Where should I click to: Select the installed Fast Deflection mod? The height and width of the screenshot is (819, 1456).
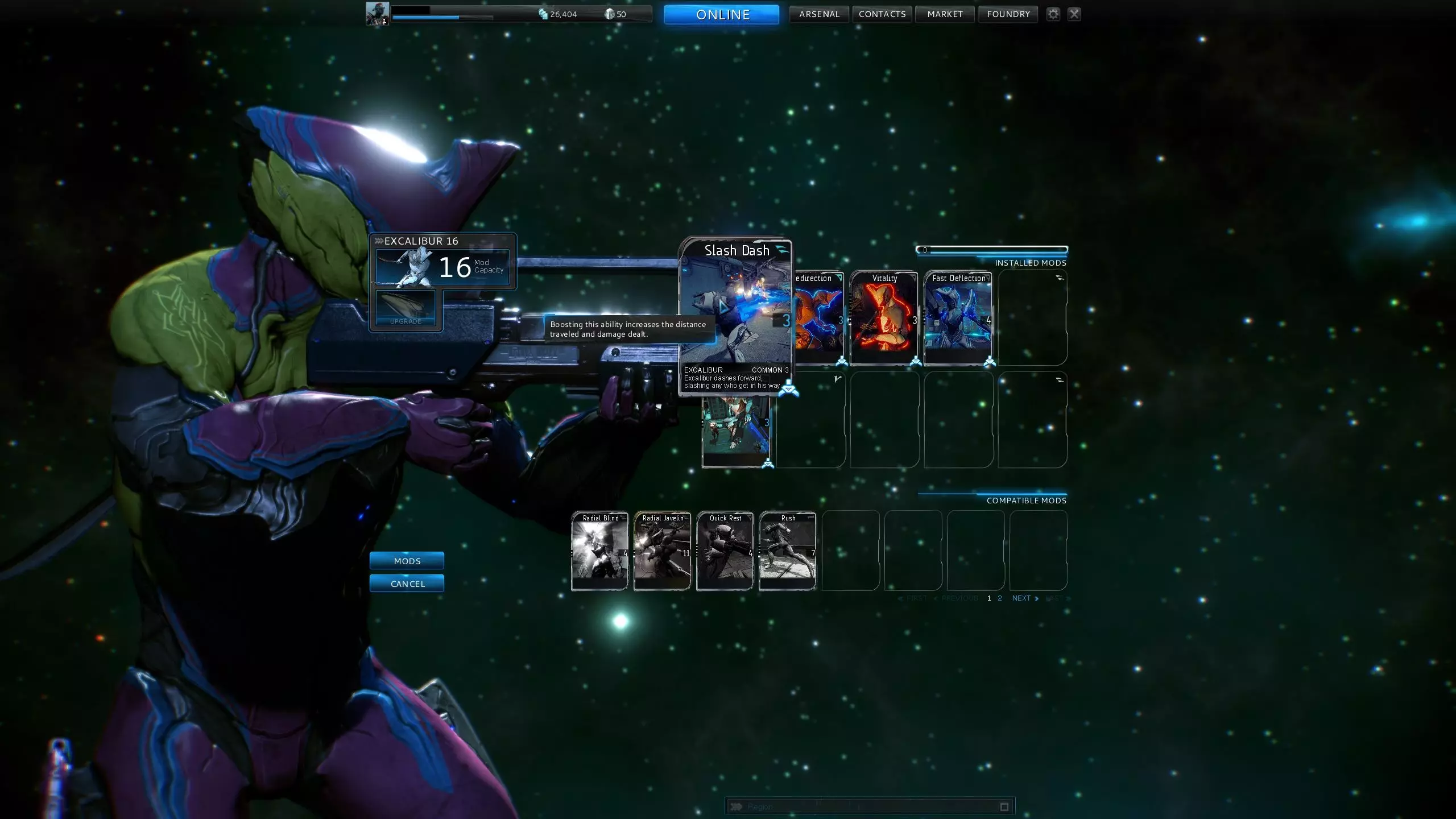pyautogui.click(x=958, y=318)
